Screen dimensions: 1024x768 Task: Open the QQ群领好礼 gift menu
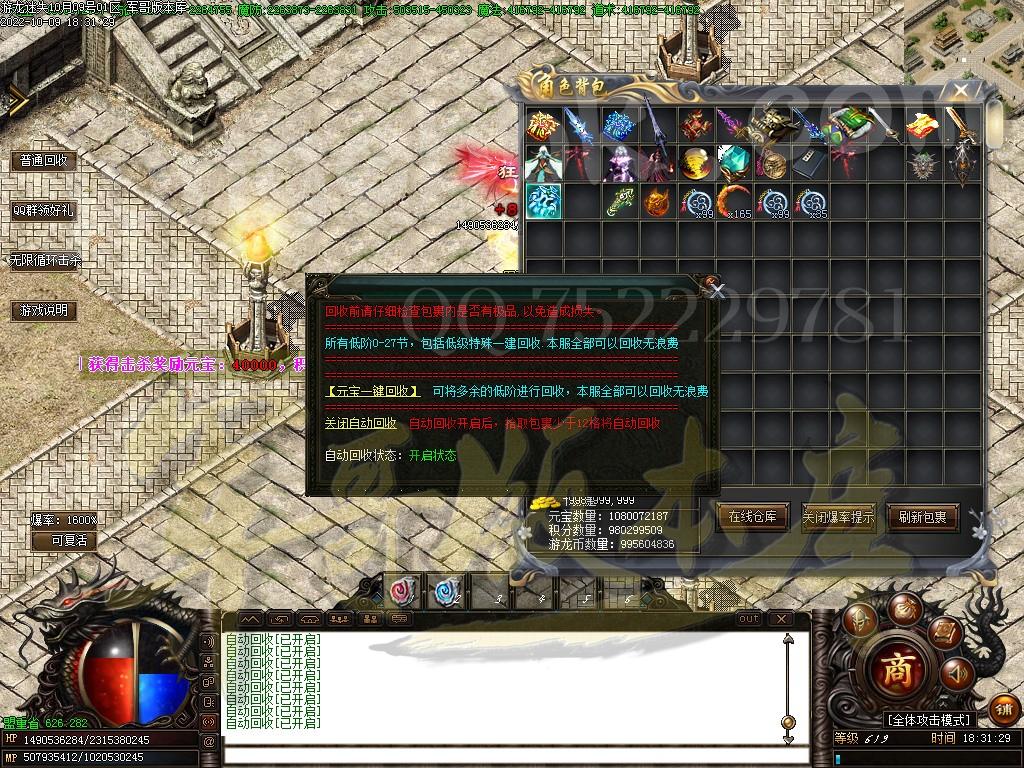tap(43, 211)
